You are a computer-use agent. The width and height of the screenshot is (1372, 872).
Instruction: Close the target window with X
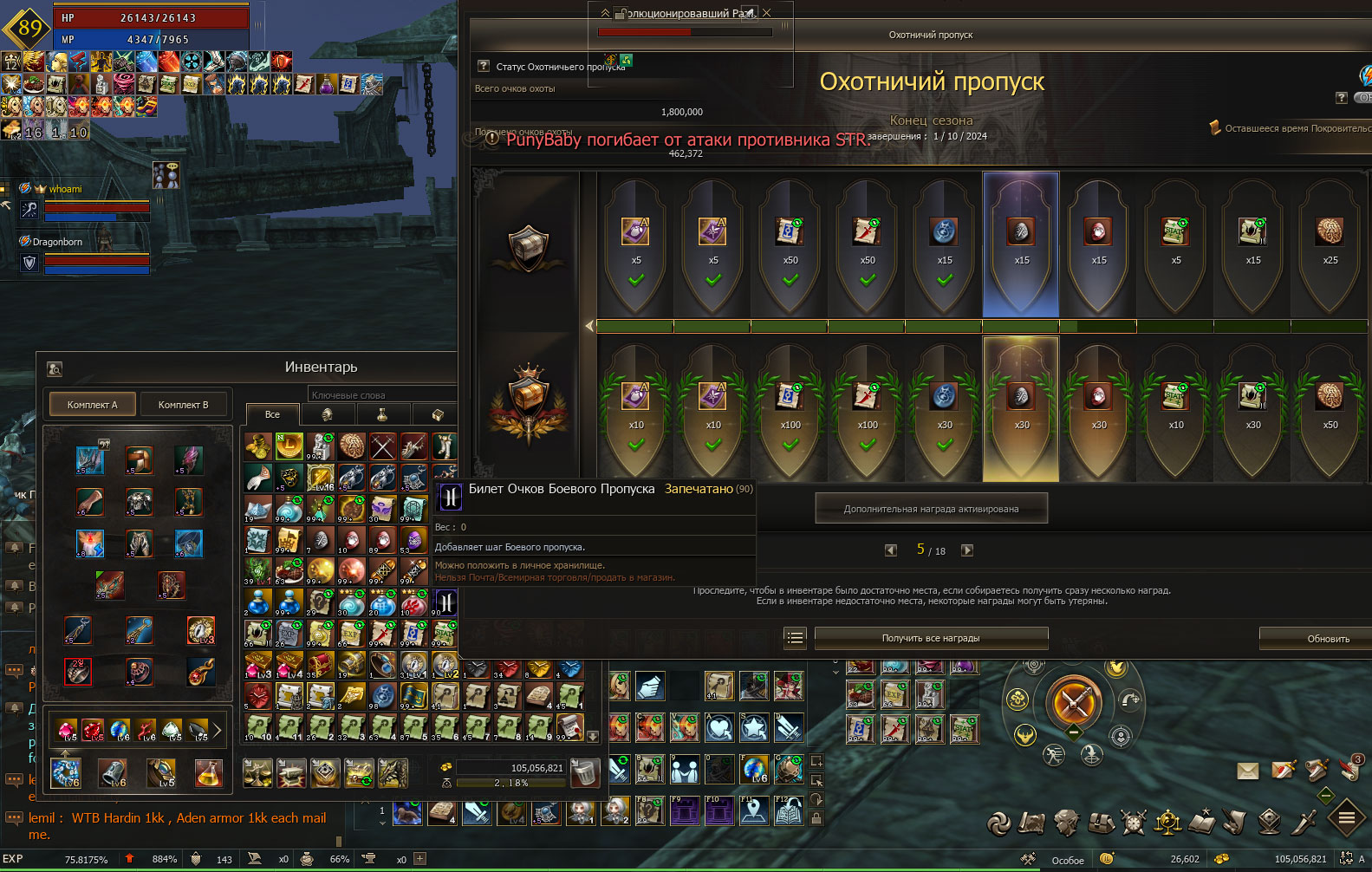pos(766,13)
